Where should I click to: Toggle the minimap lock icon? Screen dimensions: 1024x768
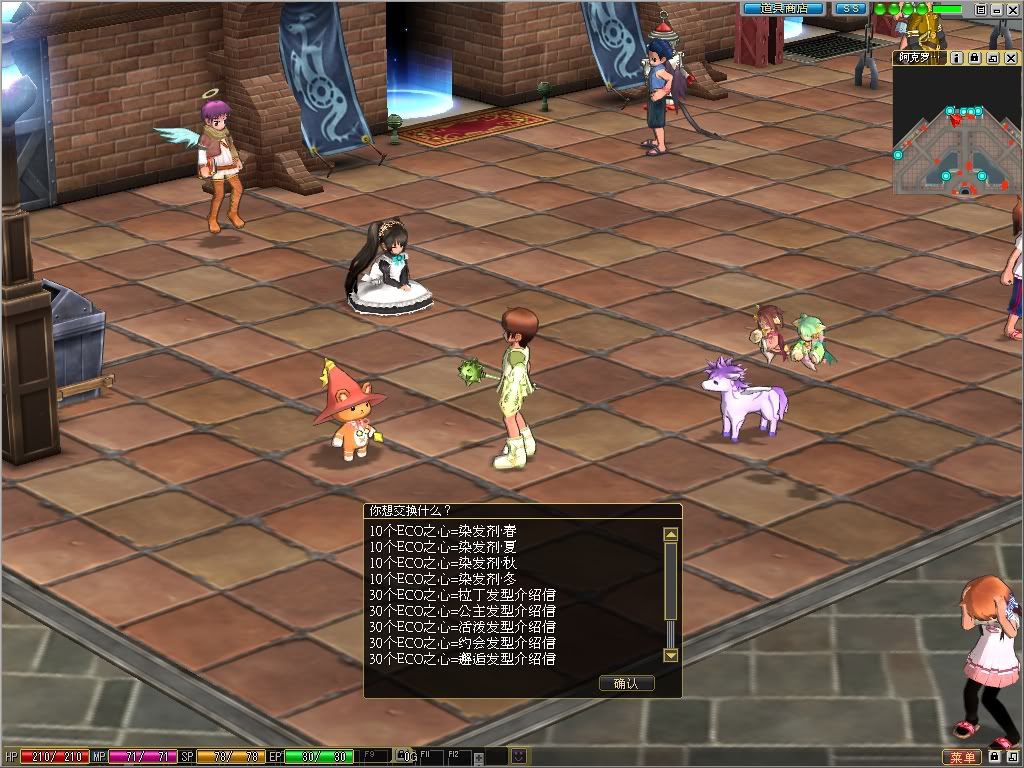[x=974, y=58]
